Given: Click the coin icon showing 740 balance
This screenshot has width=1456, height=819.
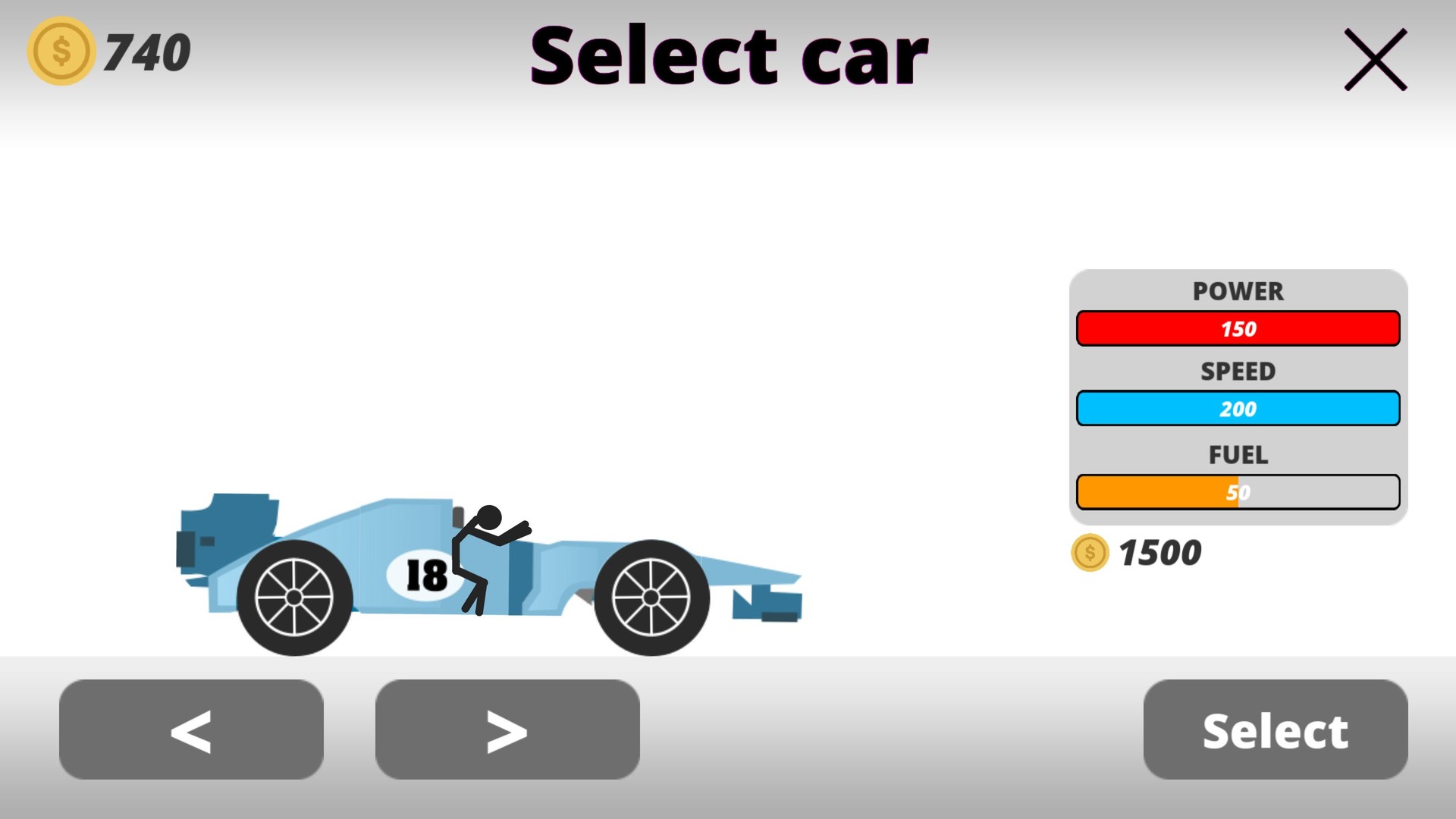Looking at the screenshot, I should [60, 51].
